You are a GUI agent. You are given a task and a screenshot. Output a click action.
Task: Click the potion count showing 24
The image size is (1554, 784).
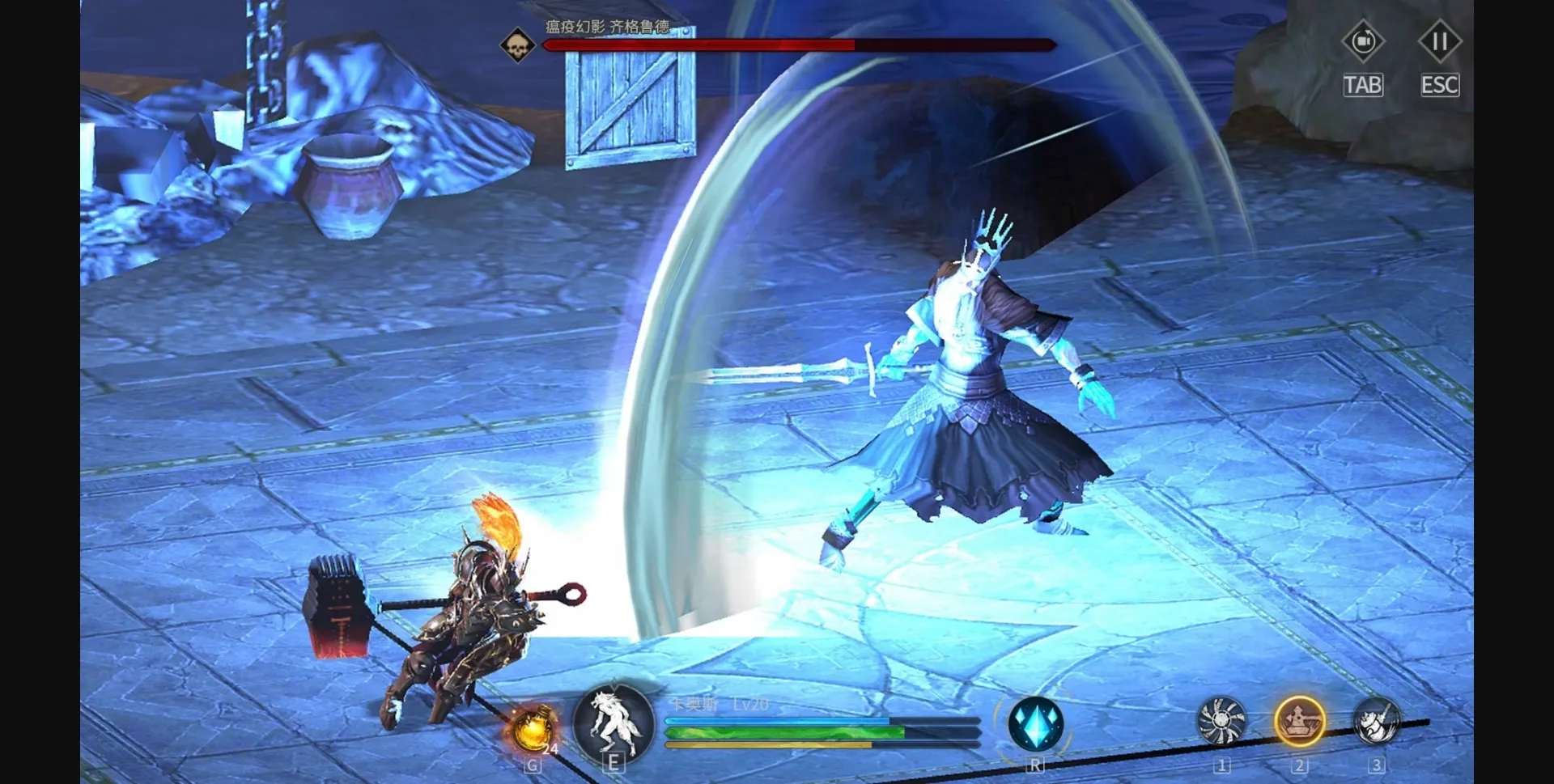(x=552, y=750)
